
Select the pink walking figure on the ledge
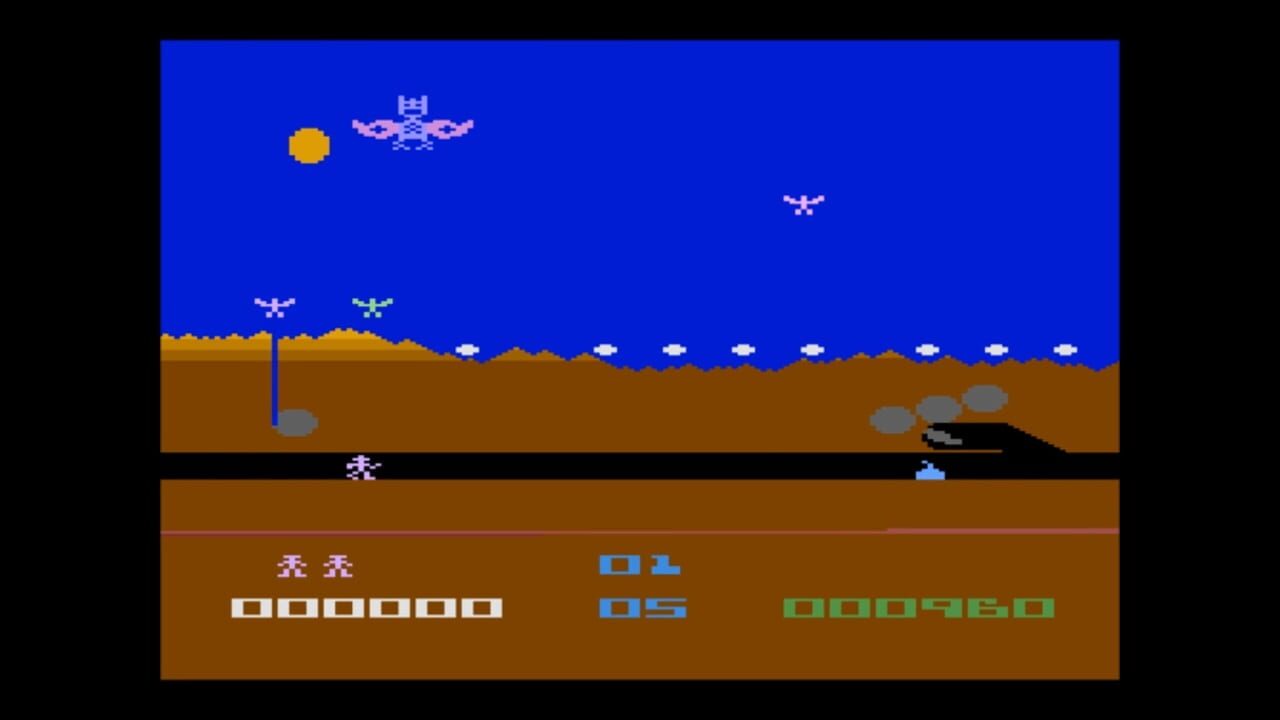(x=363, y=466)
